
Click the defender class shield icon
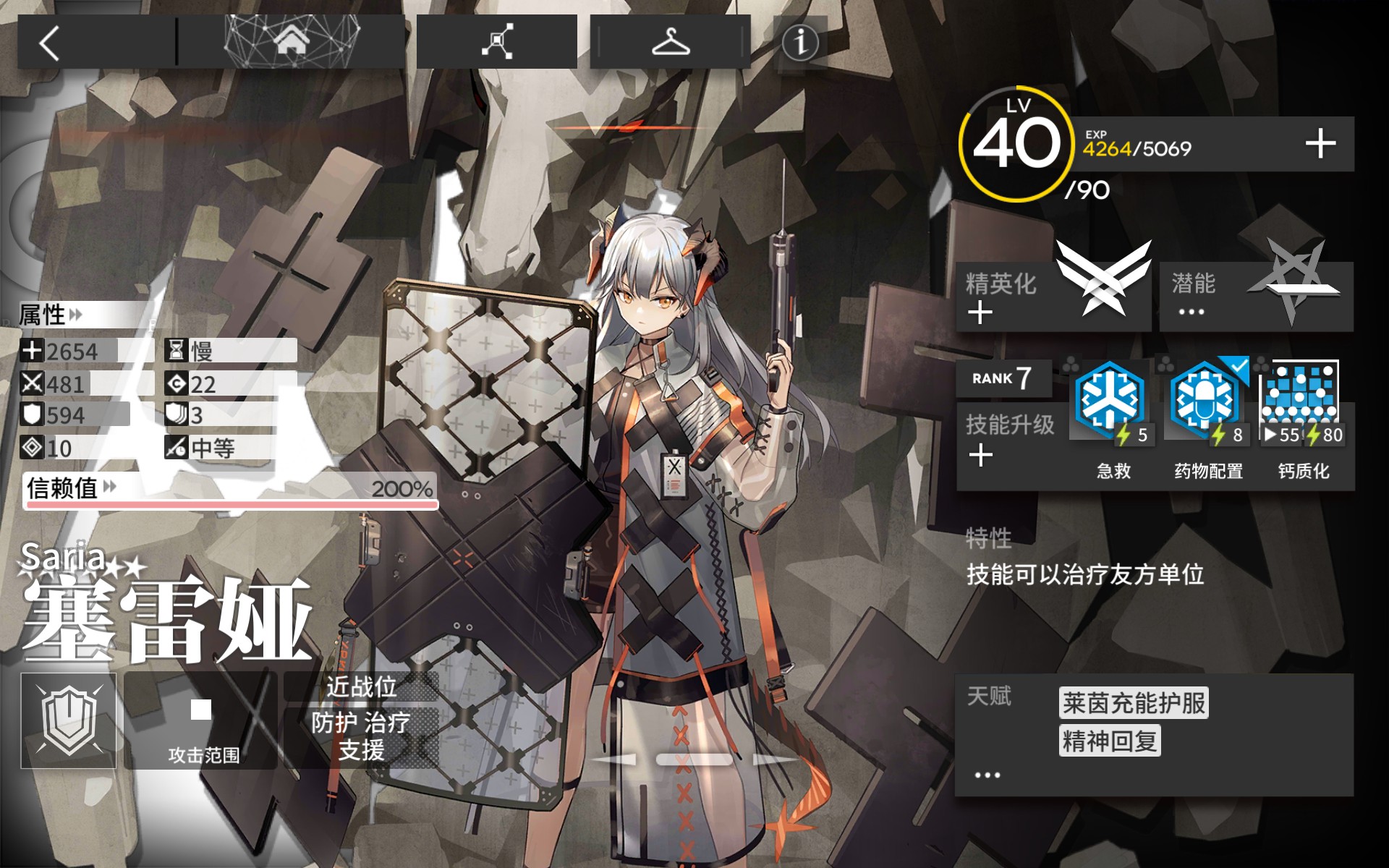click(69, 720)
